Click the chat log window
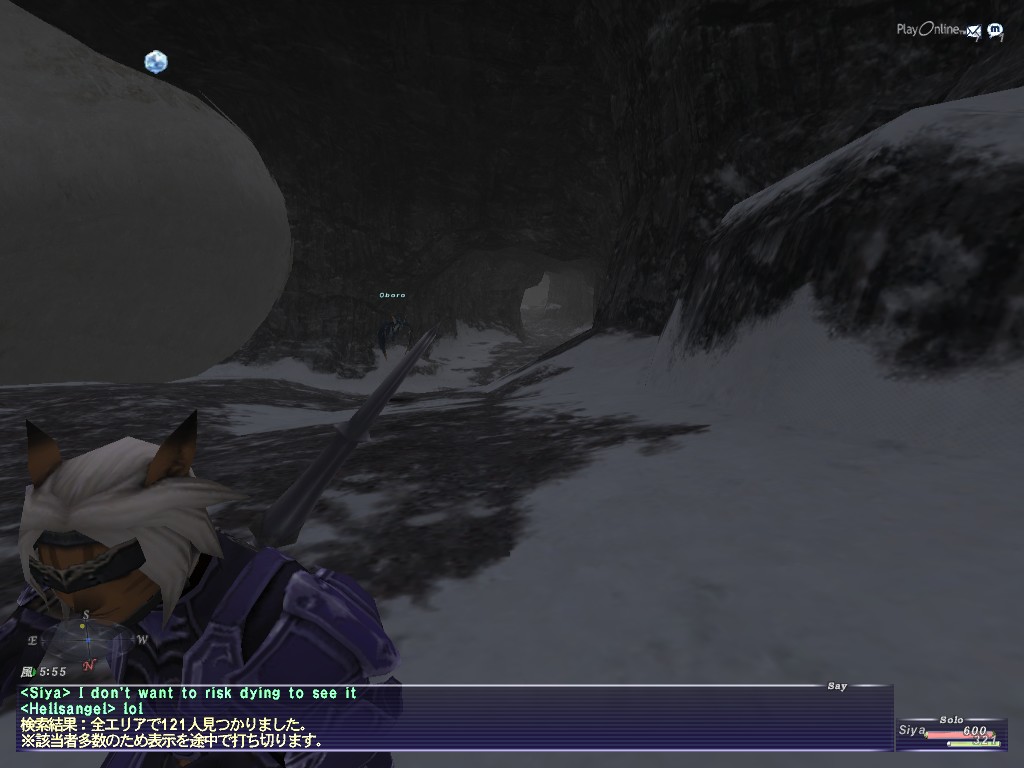The width and height of the screenshot is (1024, 768). (x=450, y=717)
